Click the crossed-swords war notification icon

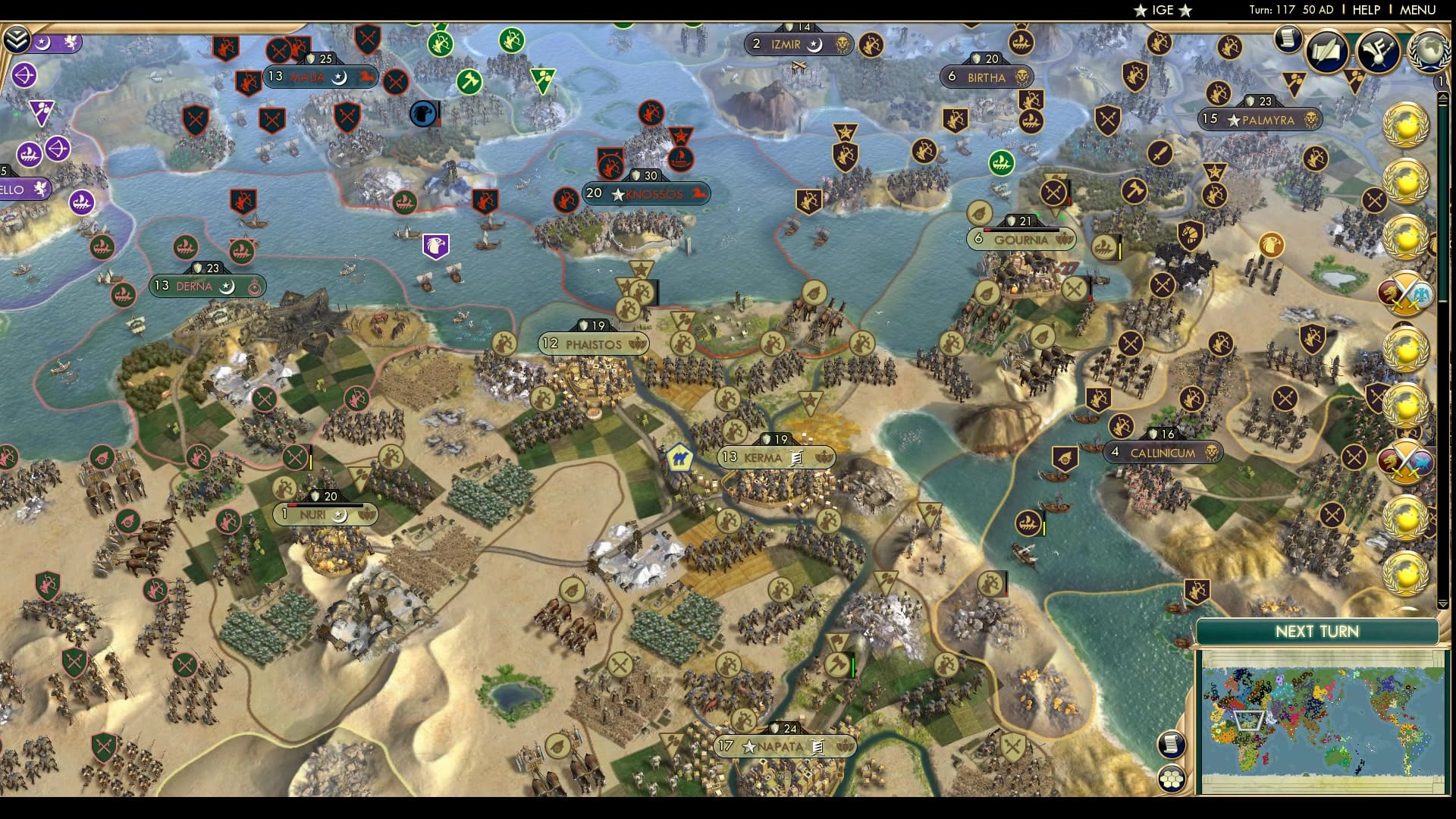1405,292
